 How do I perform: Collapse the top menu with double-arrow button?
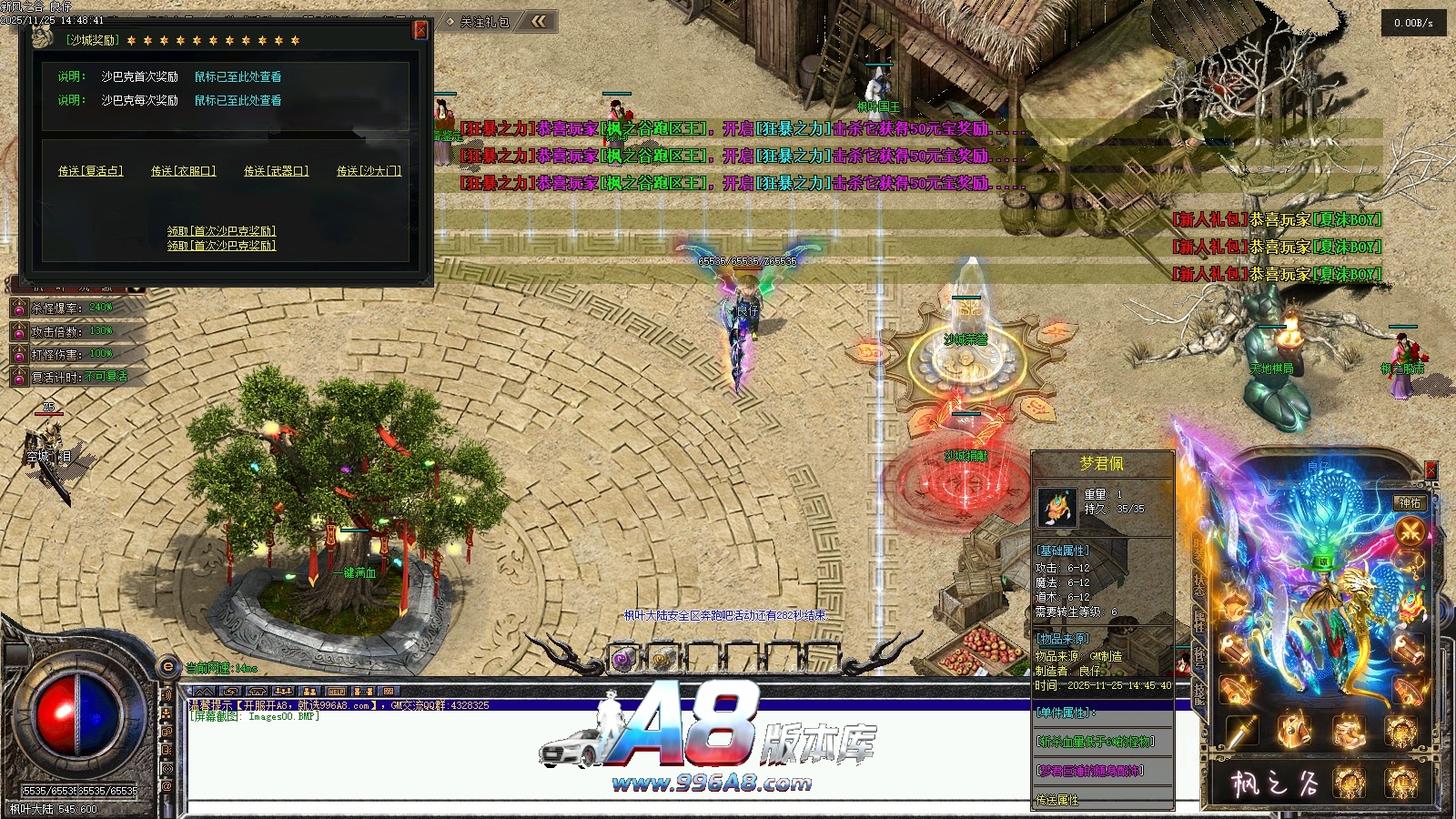[x=540, y=21]
